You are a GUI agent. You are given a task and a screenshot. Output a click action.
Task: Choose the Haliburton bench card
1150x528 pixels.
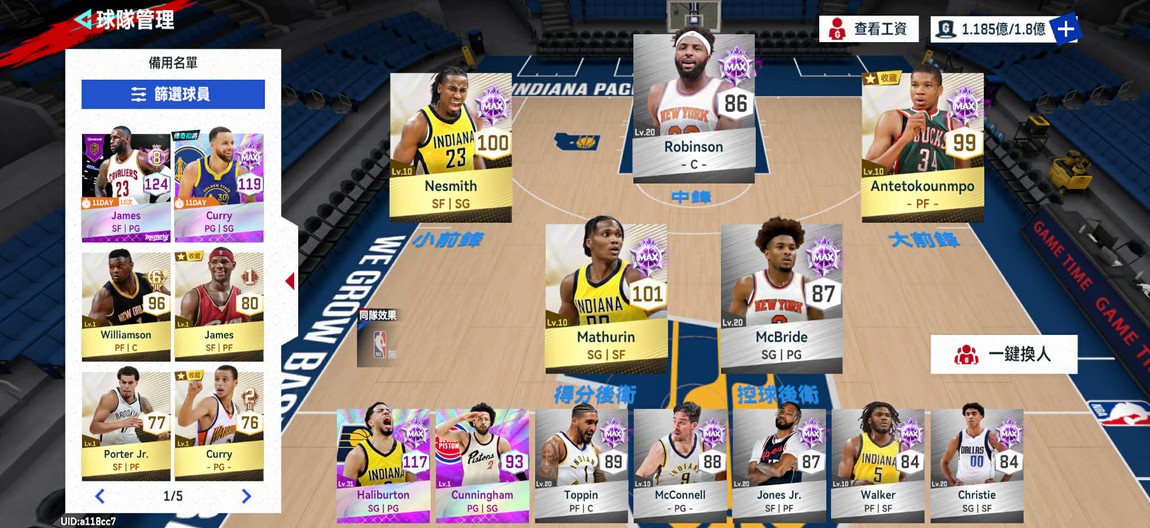(383, 464)
